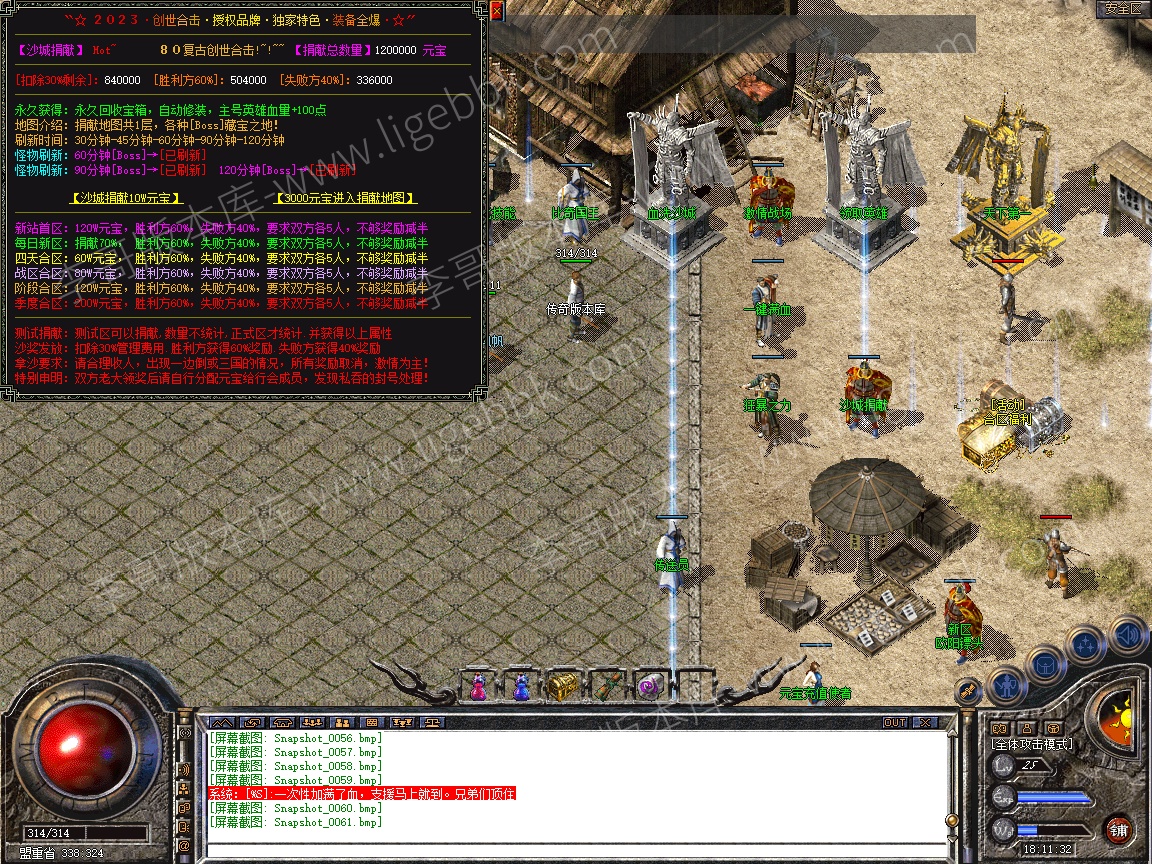Open the skills star round button
Viewport: 1152px width, 864px height.
click(1087, 645)
